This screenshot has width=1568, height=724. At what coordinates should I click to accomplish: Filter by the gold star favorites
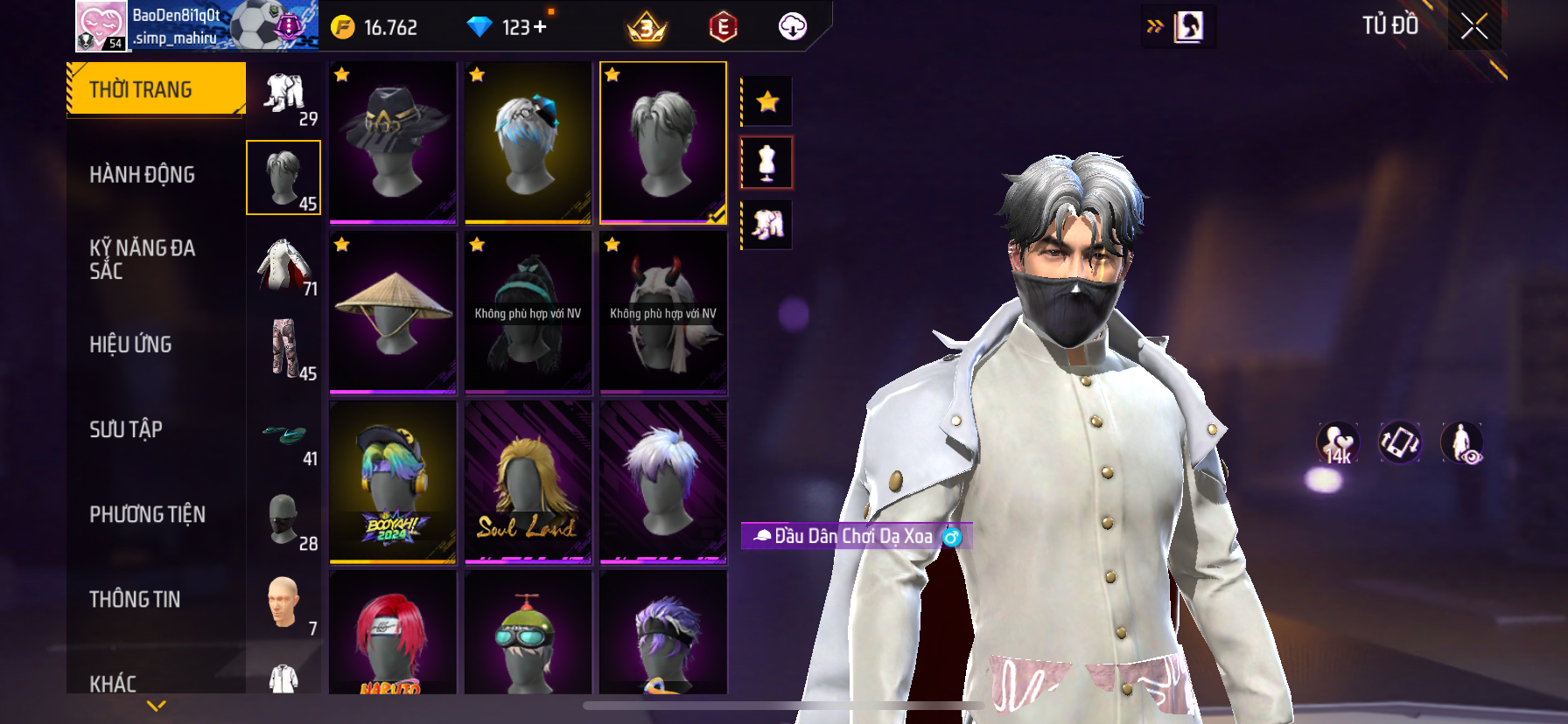pyautogui.click(x=767, y=101)
